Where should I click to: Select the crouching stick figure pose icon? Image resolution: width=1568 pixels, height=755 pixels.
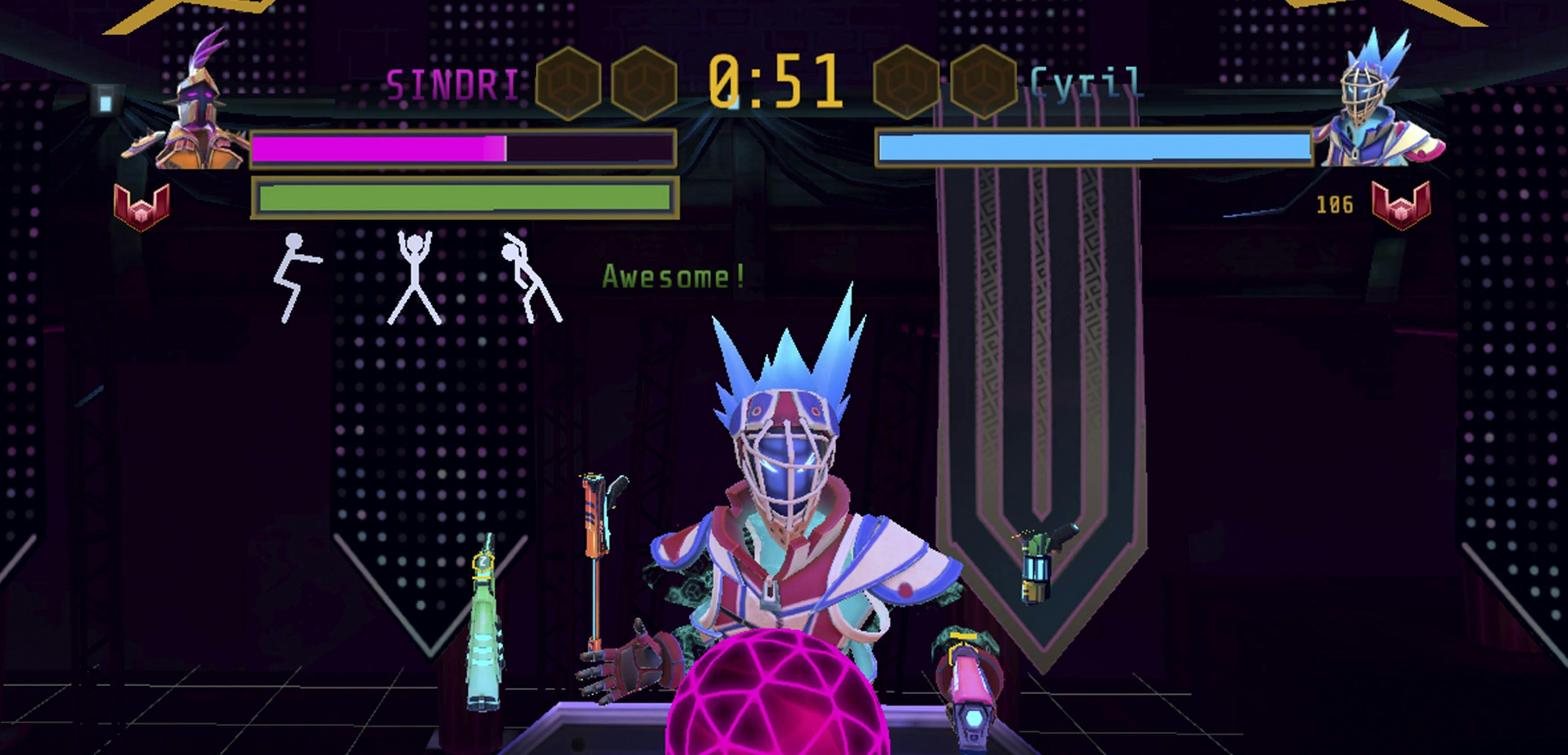(x=295, y=276)
